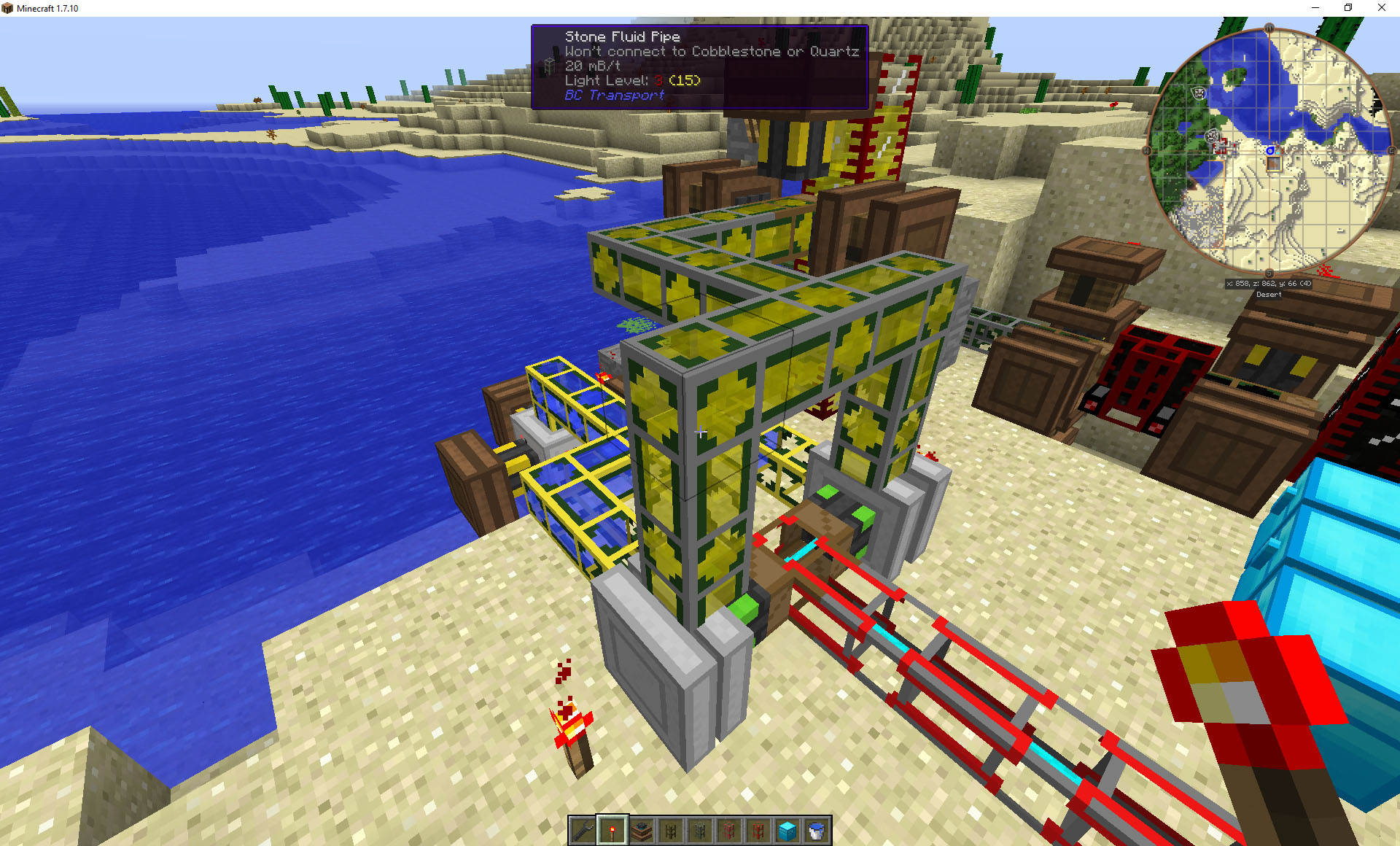Select the stone pipe in hotbar slot five
This screenshot has height=846, width=1400.
coord(701,829)
